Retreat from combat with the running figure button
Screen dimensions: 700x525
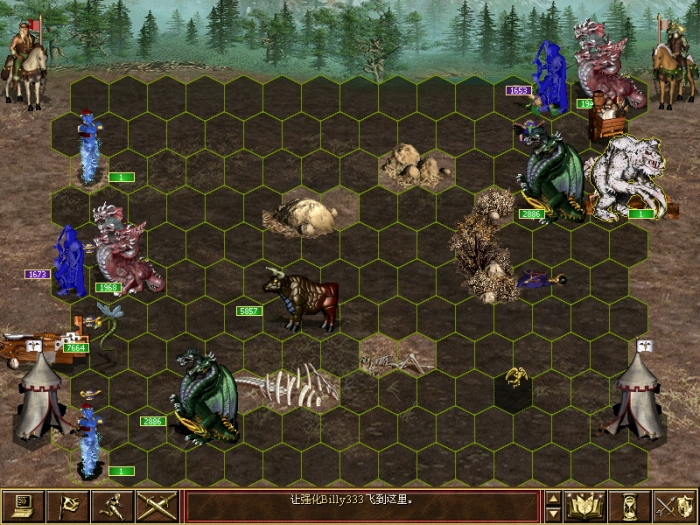(x=111, y=506)
